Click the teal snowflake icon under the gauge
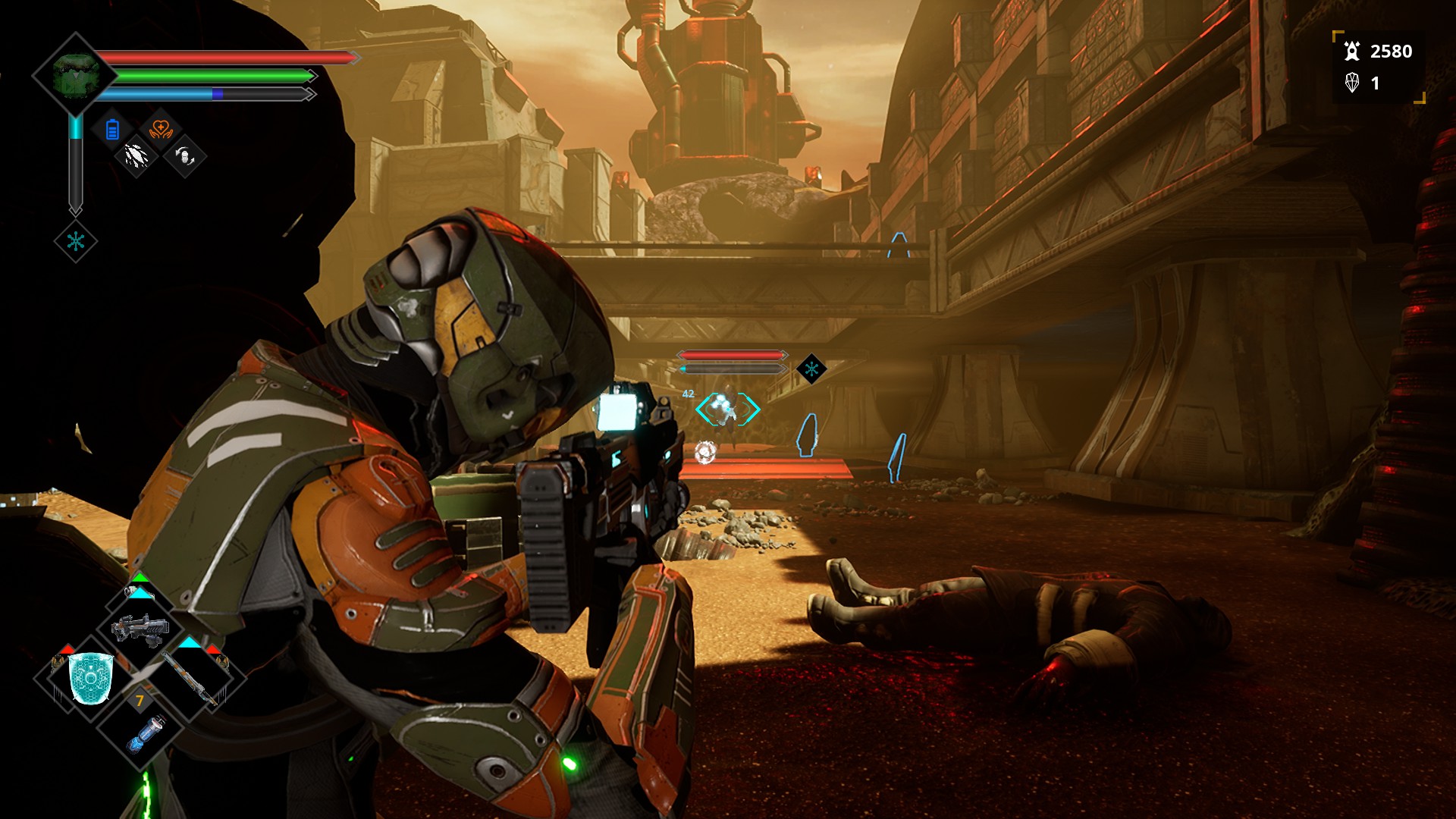This screenshot has width=1456, height=819. [x=76, y=242]
